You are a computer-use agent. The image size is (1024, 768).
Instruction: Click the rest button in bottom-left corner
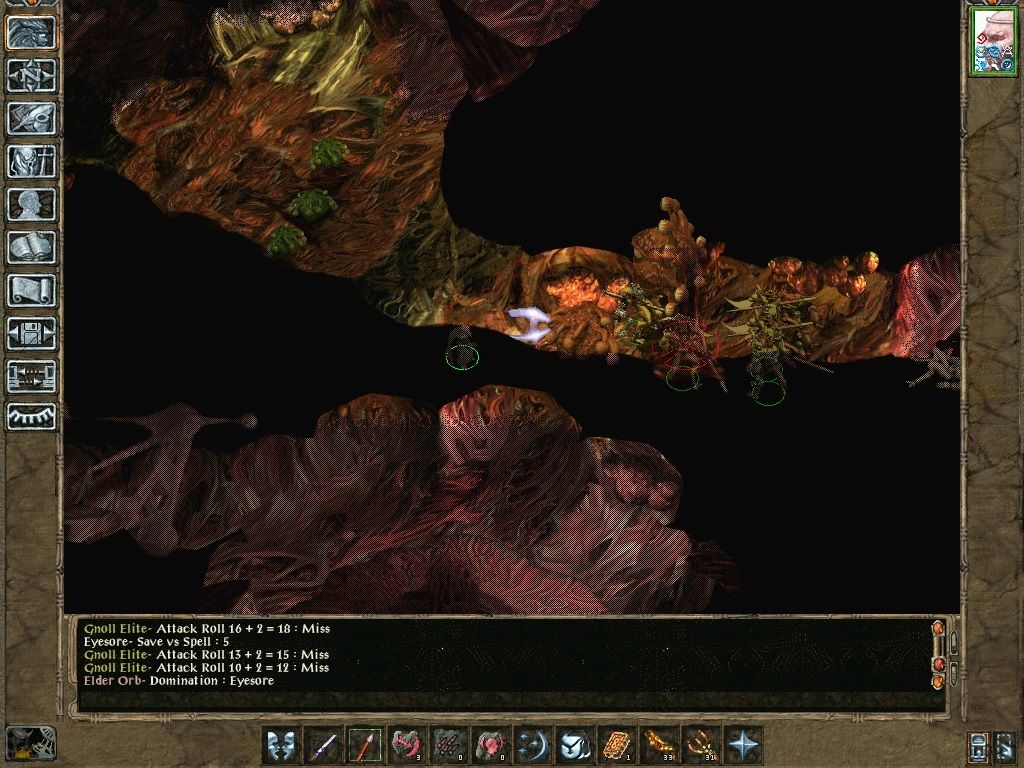30,742
